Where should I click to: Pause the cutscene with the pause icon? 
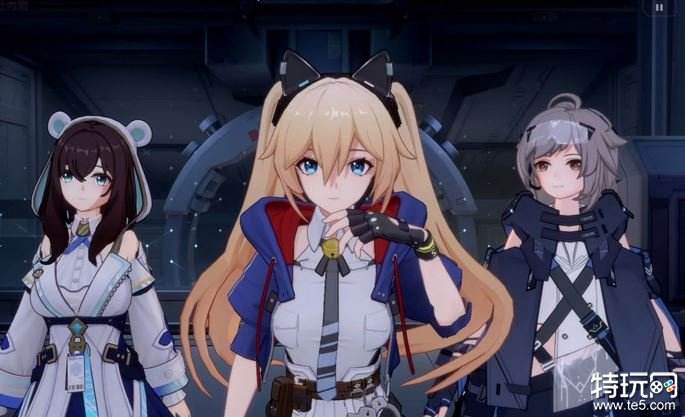coord(659,7)
